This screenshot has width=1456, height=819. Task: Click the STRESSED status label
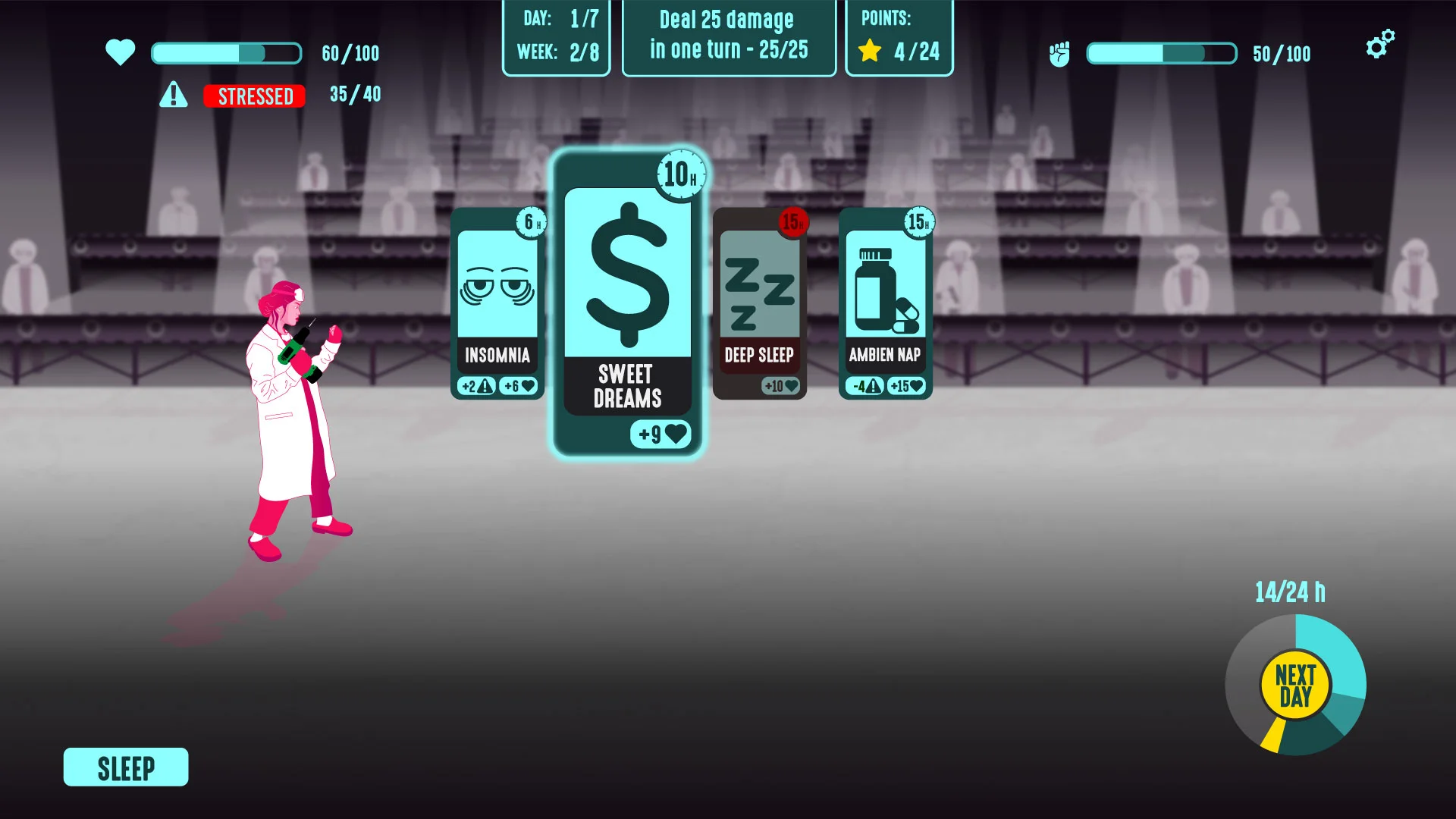tap(254, 96)
